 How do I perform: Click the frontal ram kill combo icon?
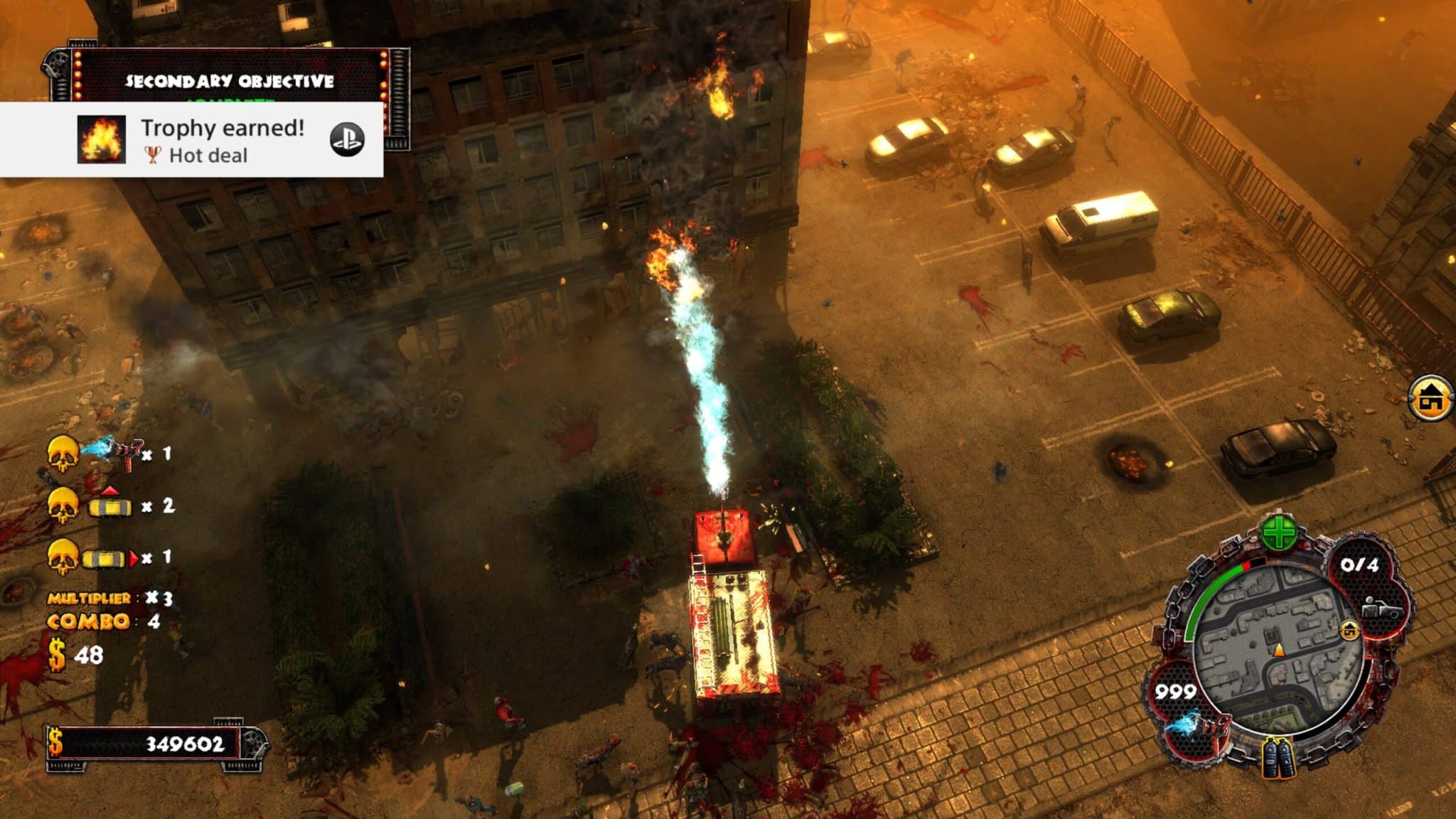(x=109, y=505)
